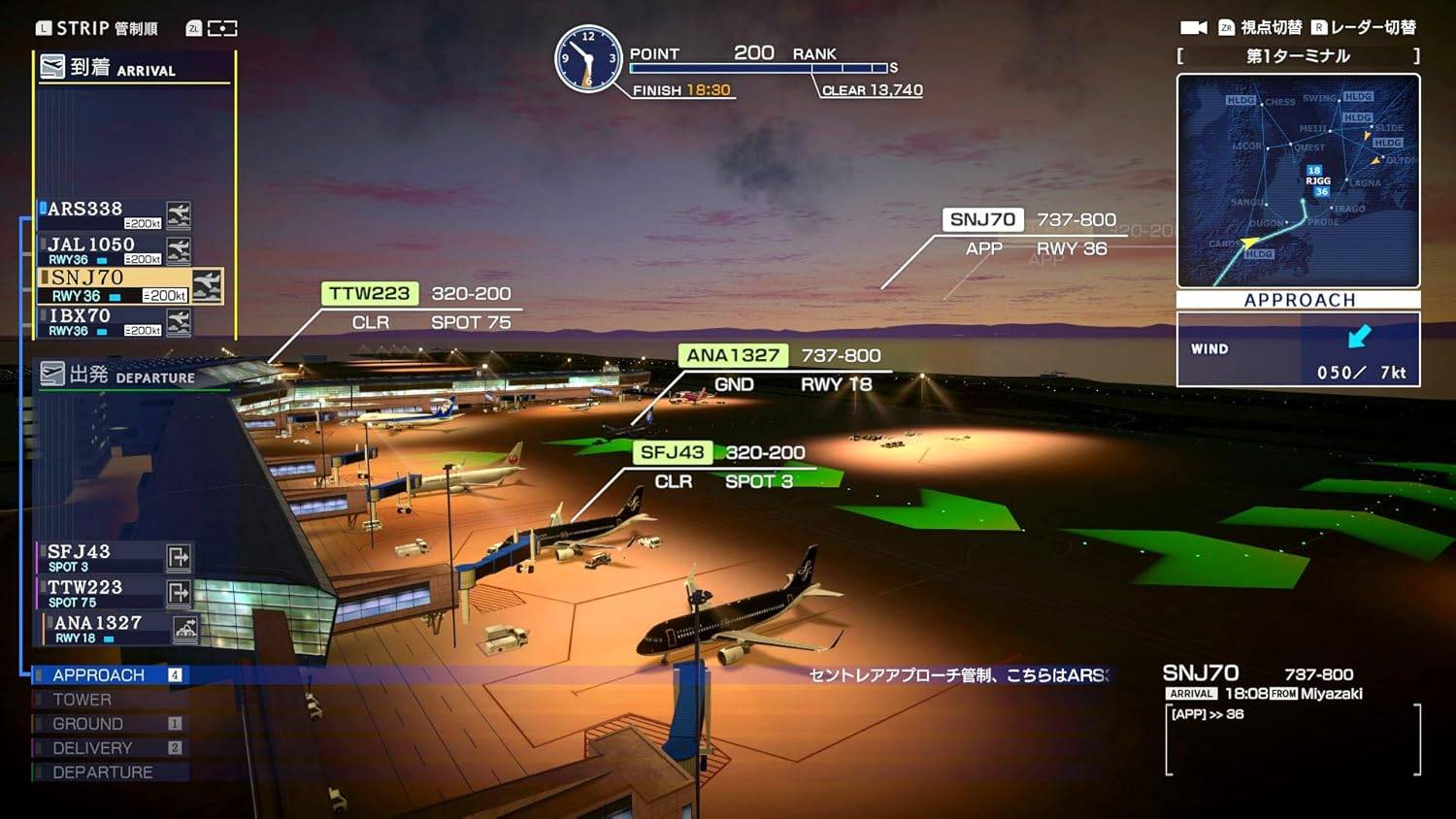Select the camera view icon next to ZR
1456x819 pixels.
(x=1192, y=27)
